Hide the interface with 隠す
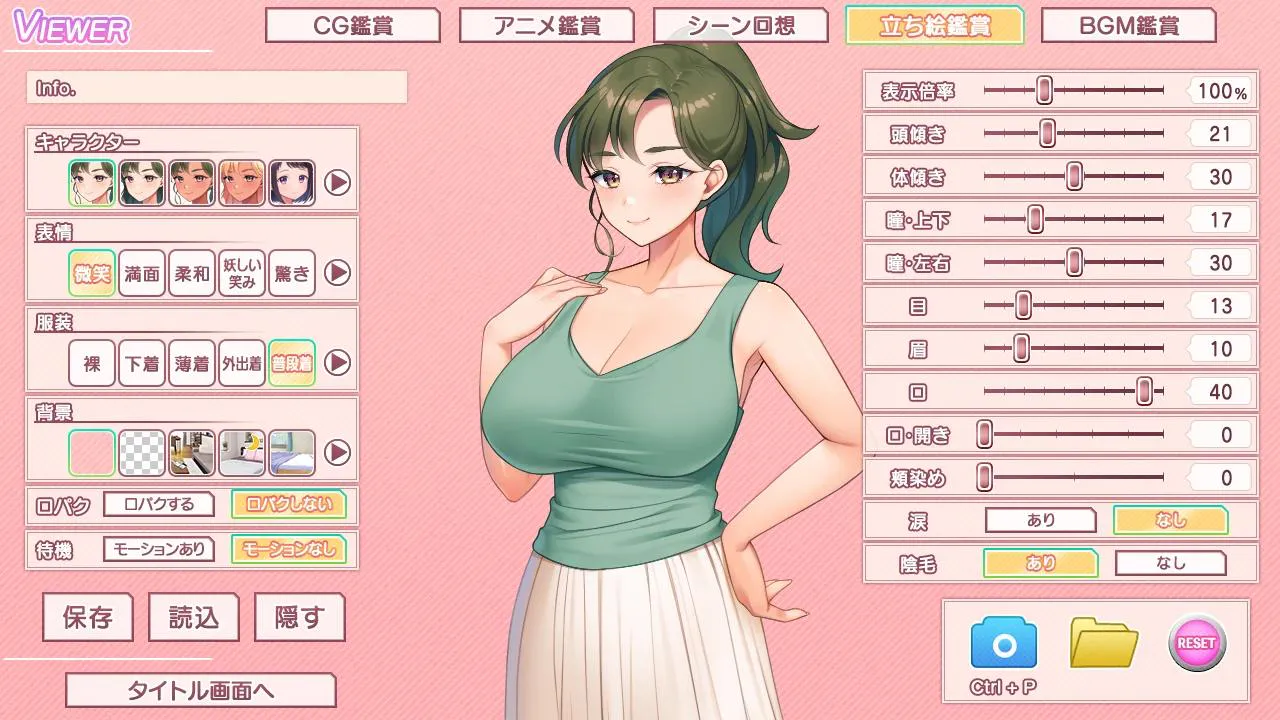Image resolution: width=1280 pixels, height=720 pixels. [x=299, y=617]
